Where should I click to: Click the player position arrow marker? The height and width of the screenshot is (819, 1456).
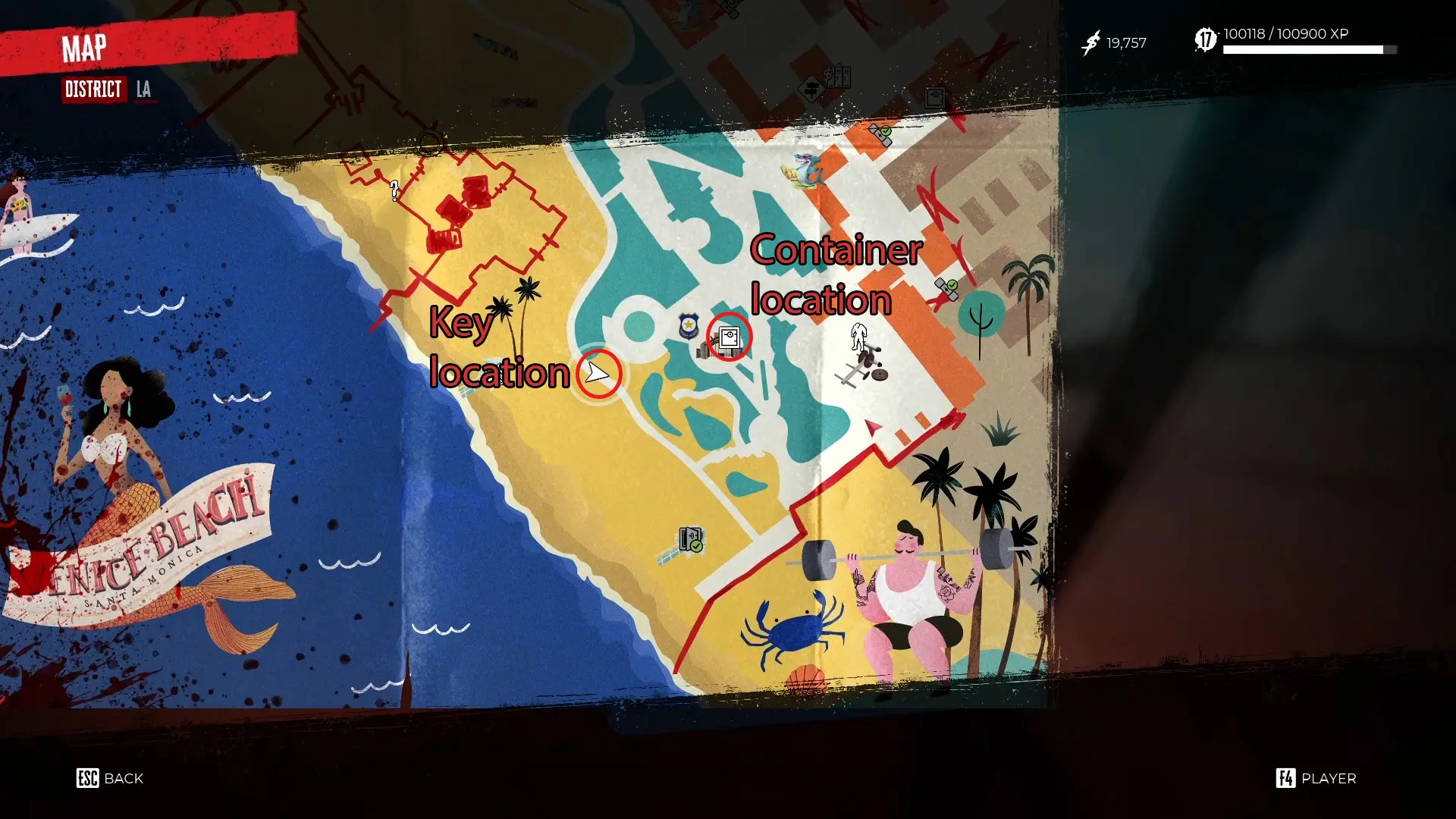click(598, 373)
